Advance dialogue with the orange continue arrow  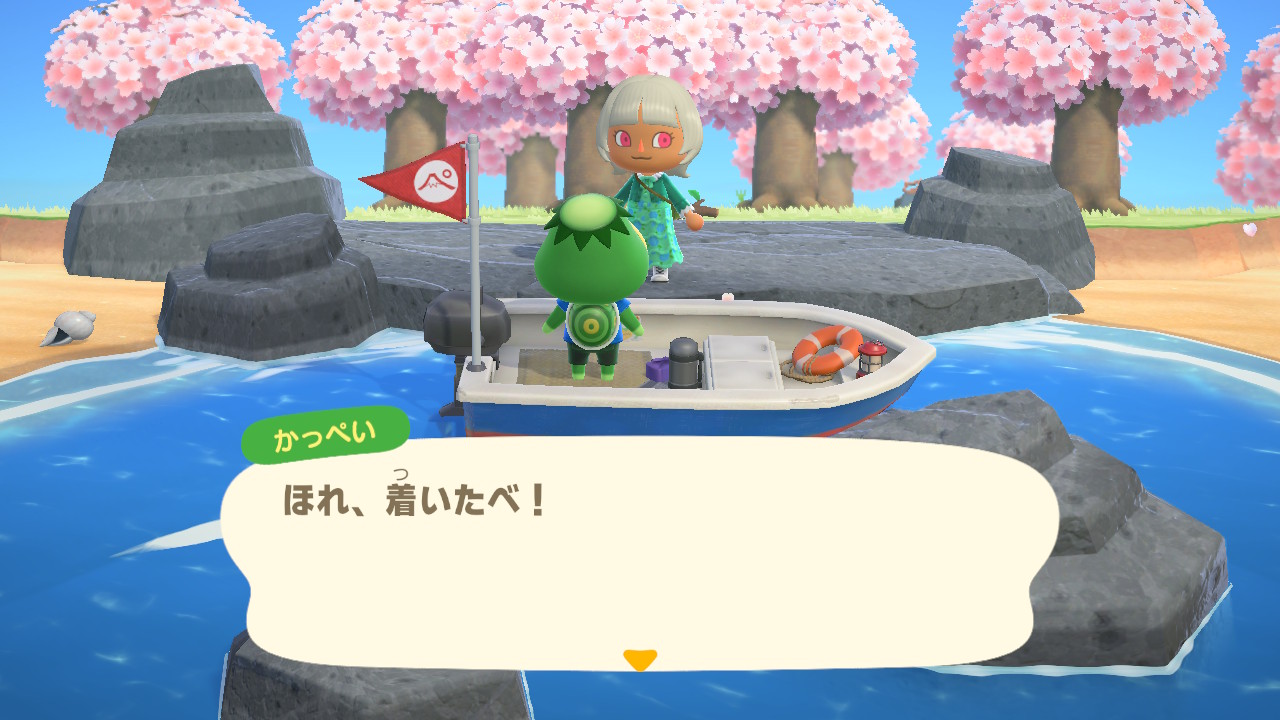(639, 660)
